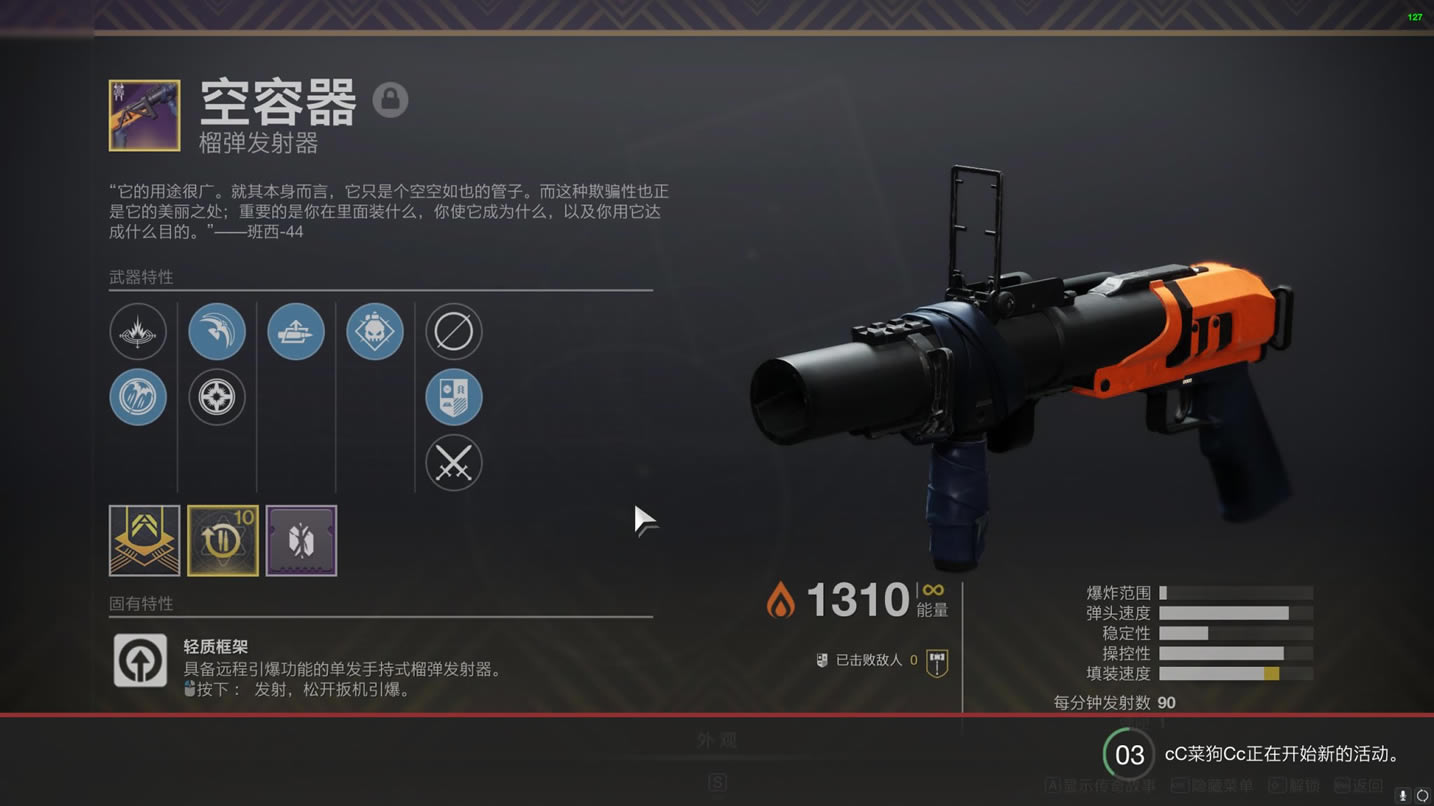Select the crossed-swords kill tracker icon

coord(454,464)
